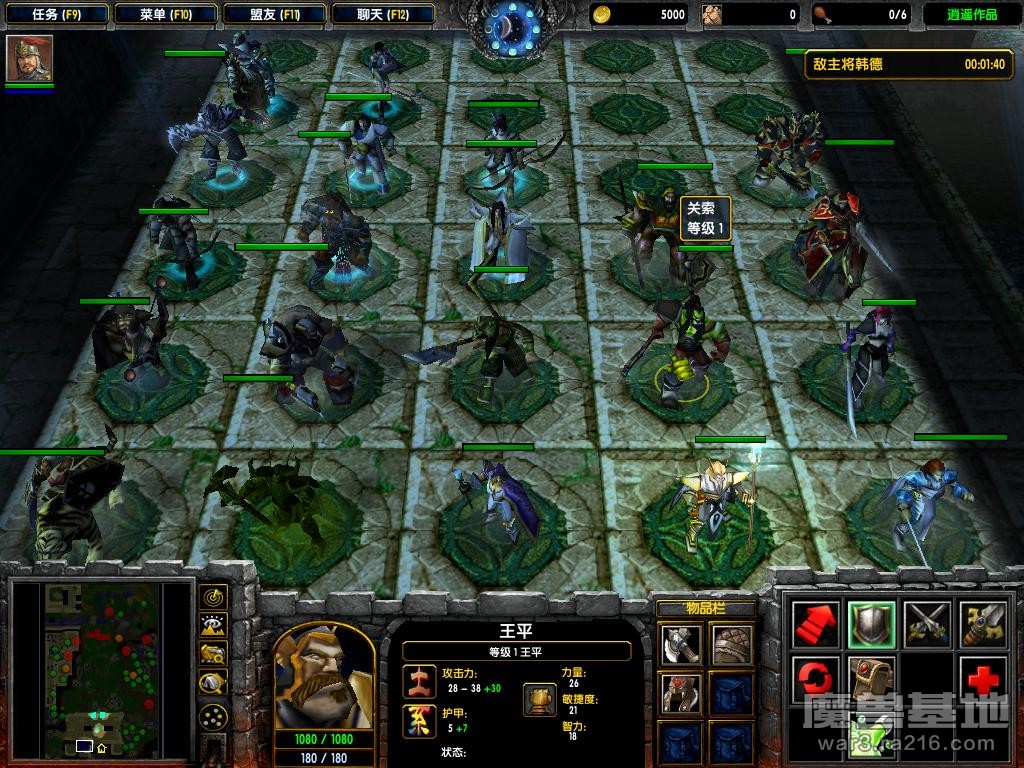Select the hero portrait icon in top-left corner
The width and height of the screenshot is (1024, 768).
(x=29, y=59)
